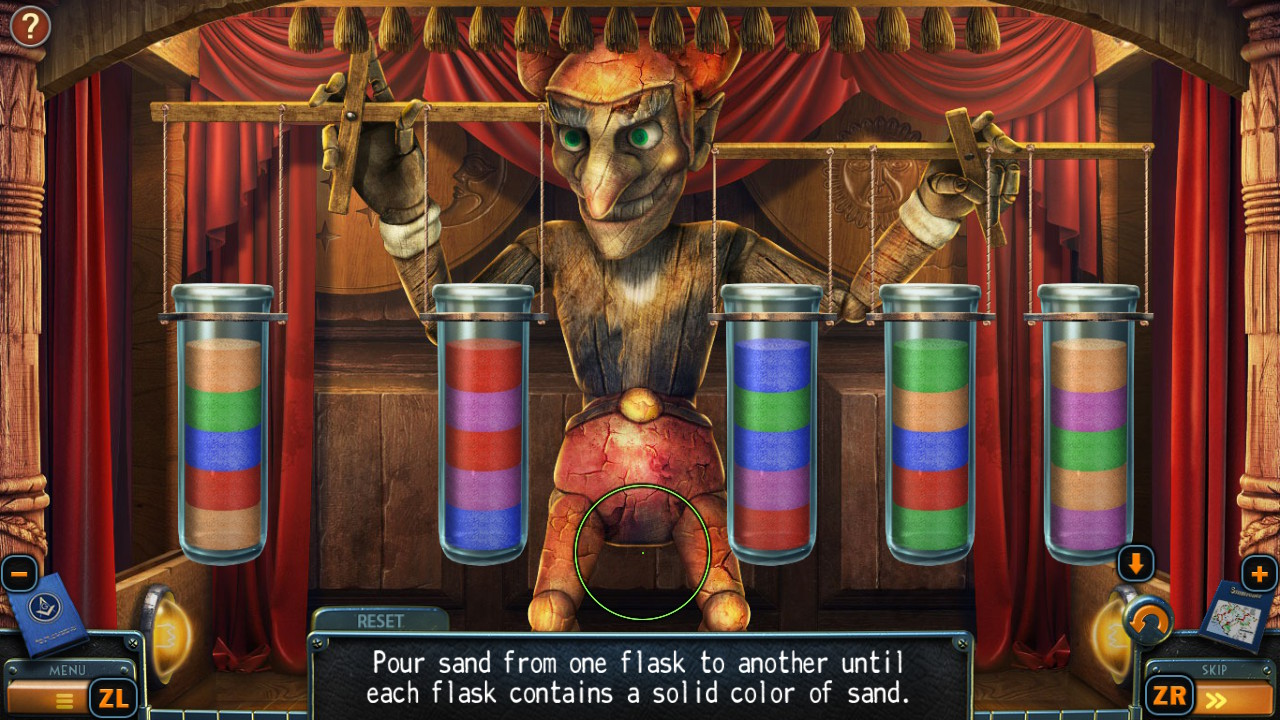Click the ZL shoulder-button icon
Viewport: 1280px width, 720px height.
114,695
